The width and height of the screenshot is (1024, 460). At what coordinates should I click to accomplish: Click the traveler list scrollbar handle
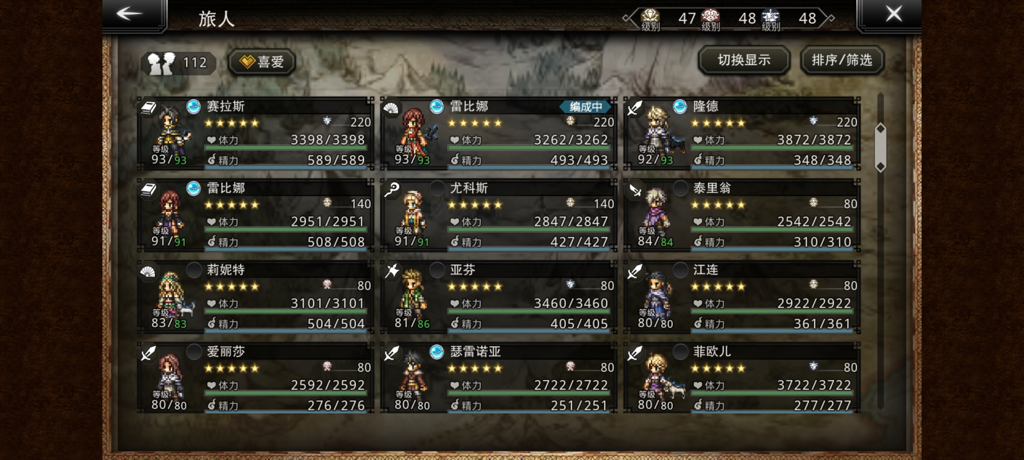(x=880, y=146)
